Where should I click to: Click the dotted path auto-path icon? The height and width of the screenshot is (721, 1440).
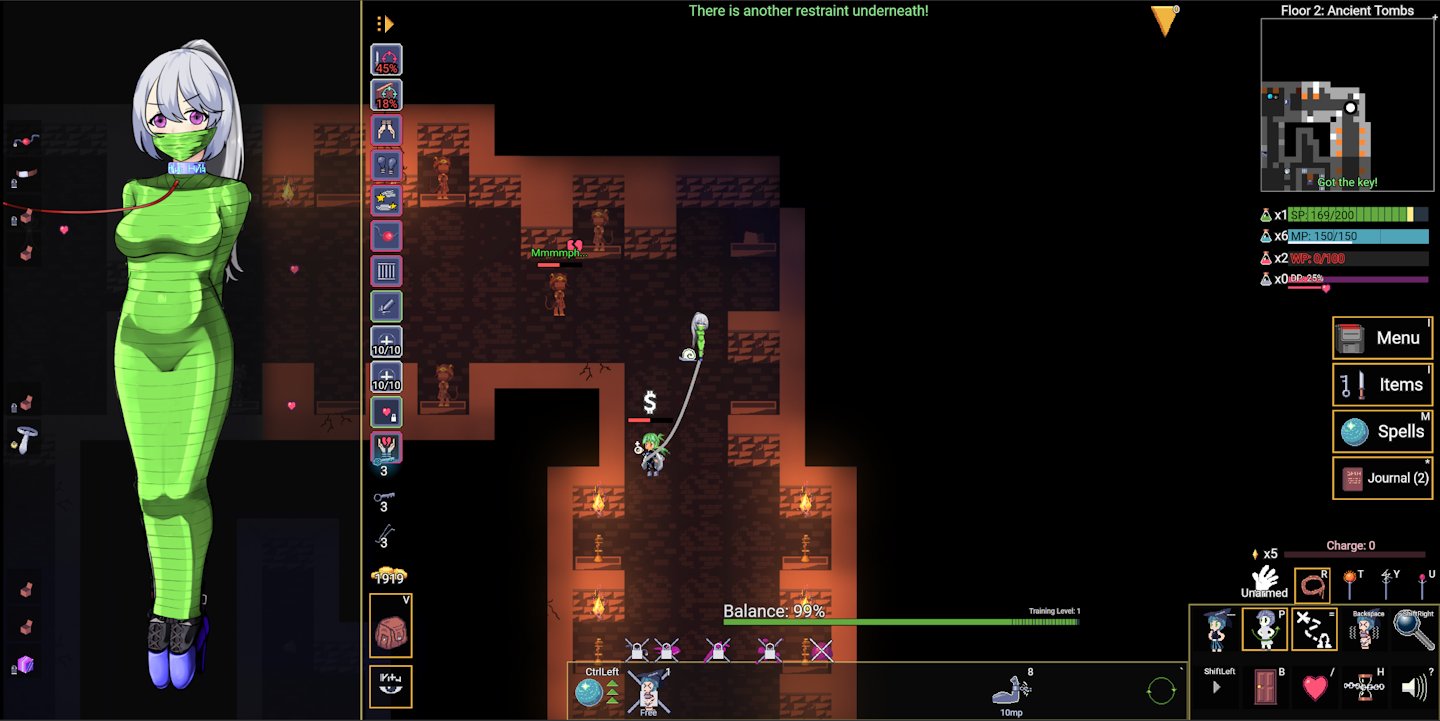click(1315, 630)
